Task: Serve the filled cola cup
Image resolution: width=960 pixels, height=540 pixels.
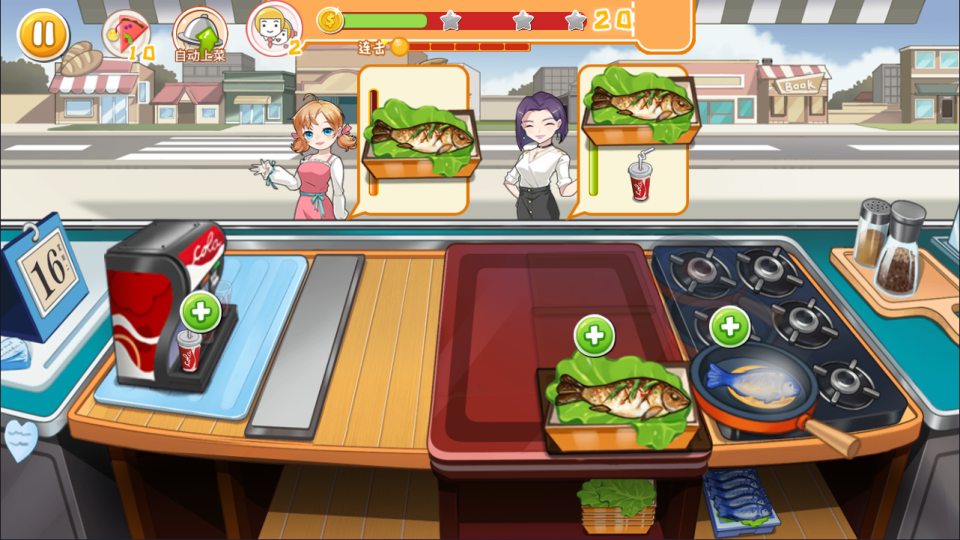Action: click(x=189, y=351)
